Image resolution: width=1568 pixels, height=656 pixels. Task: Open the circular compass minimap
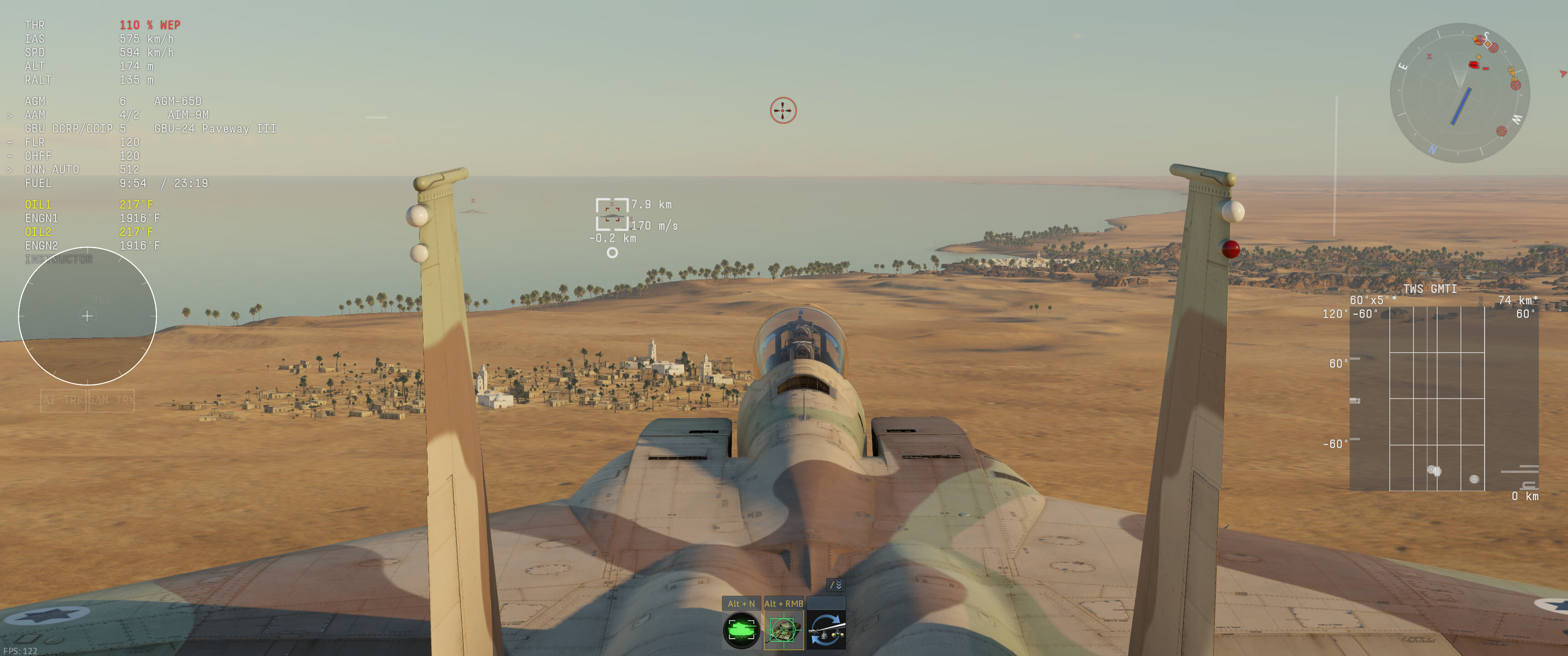pyautogui.click(x=1459, y=92)
